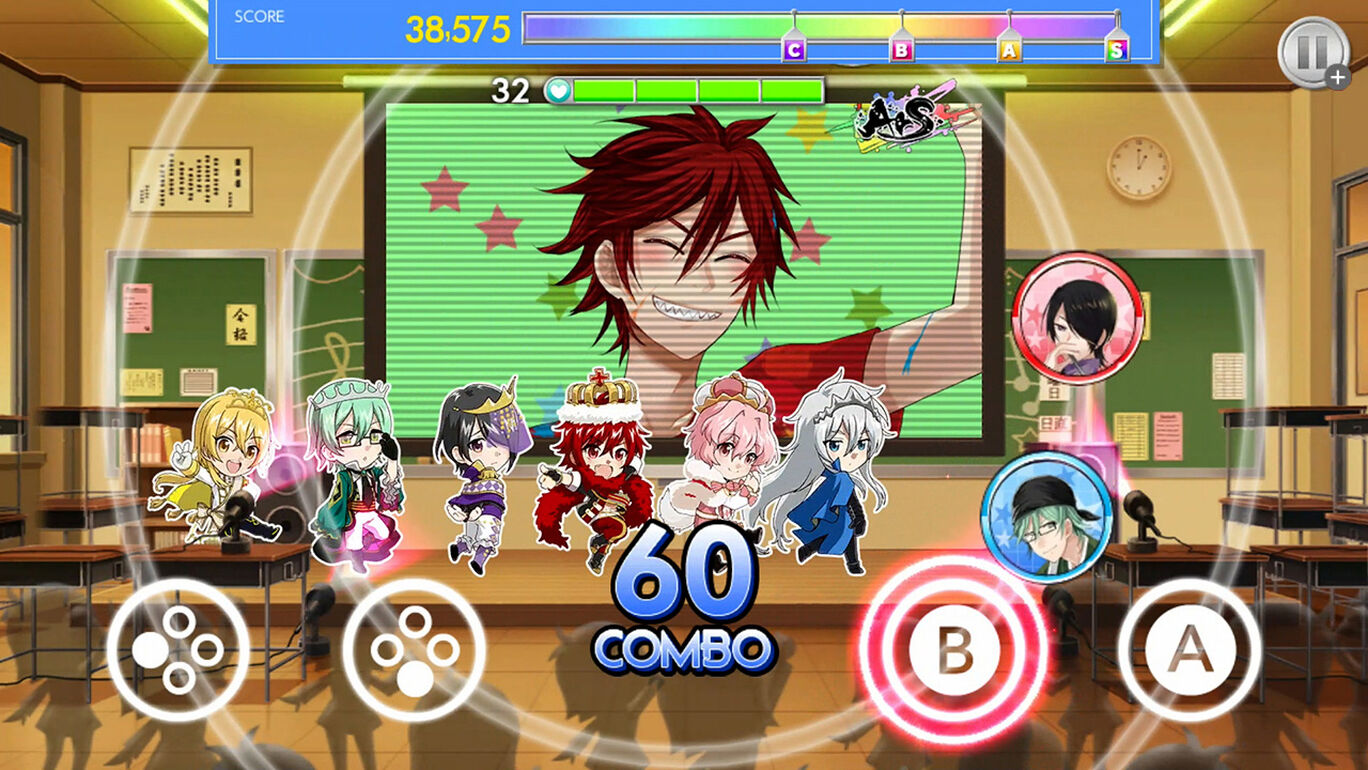Tap the pink B note button
This screenshot has height=770, width=1368.
(957, 647)
